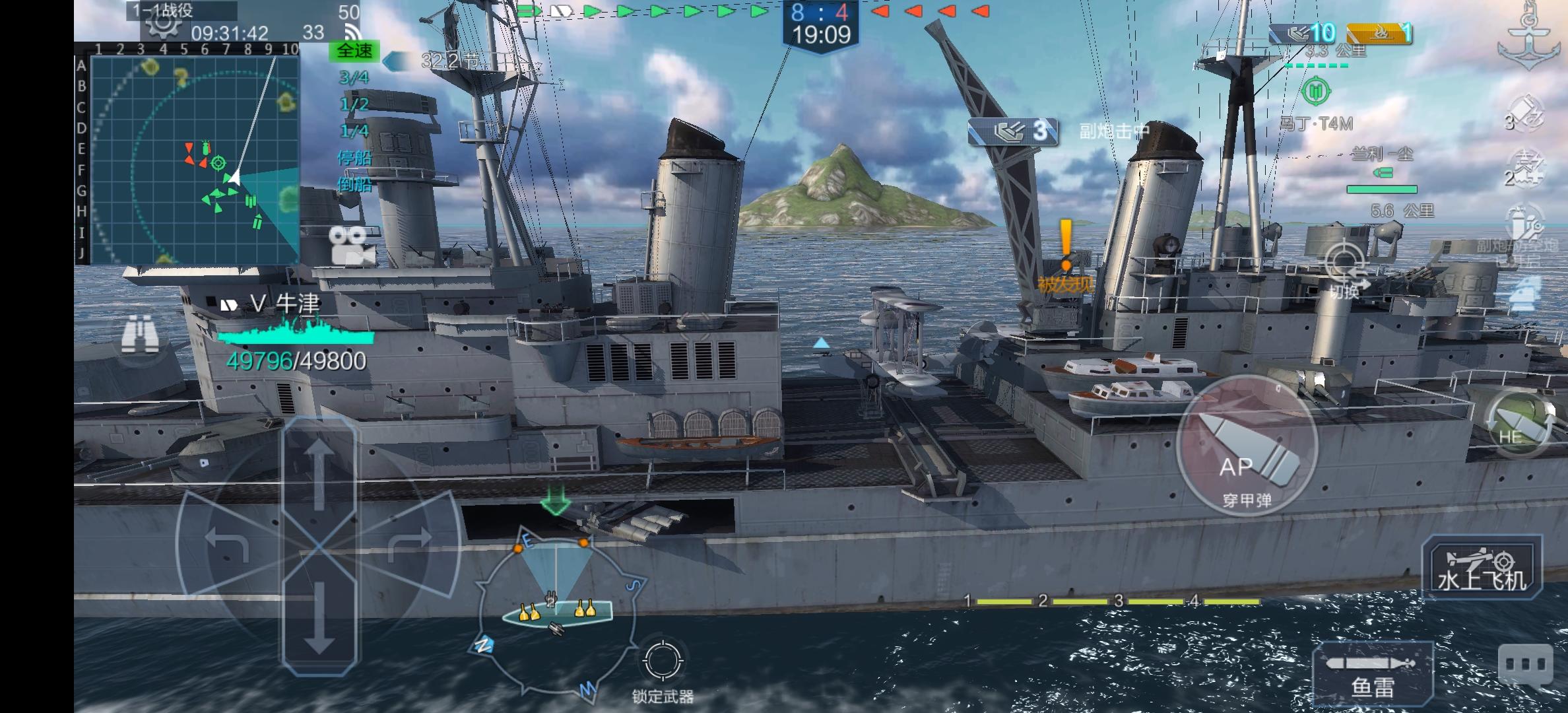The image size is (1568, 713).
Task: Tap the backward down-arrow throttle control
Action: [319, 618]
